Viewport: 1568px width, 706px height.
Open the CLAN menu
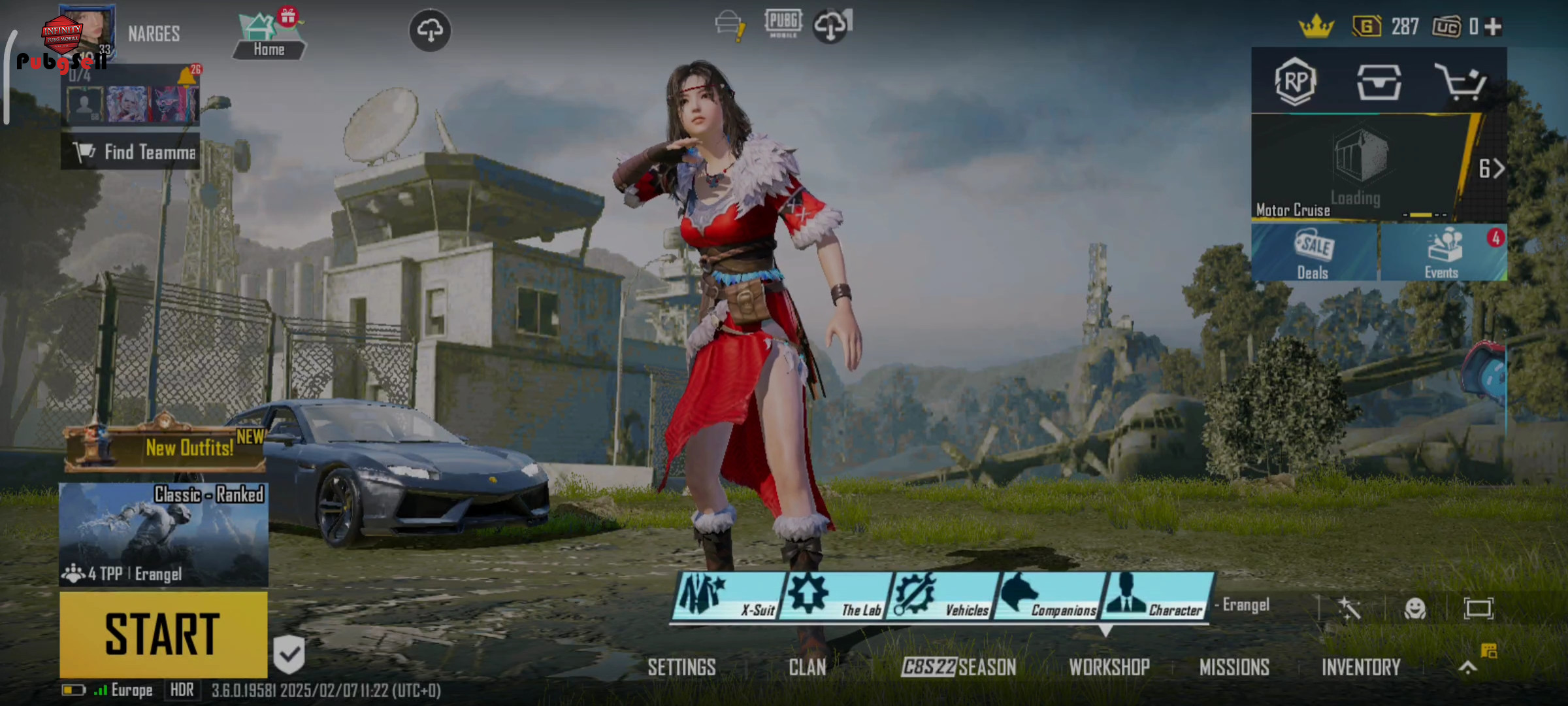807,667
